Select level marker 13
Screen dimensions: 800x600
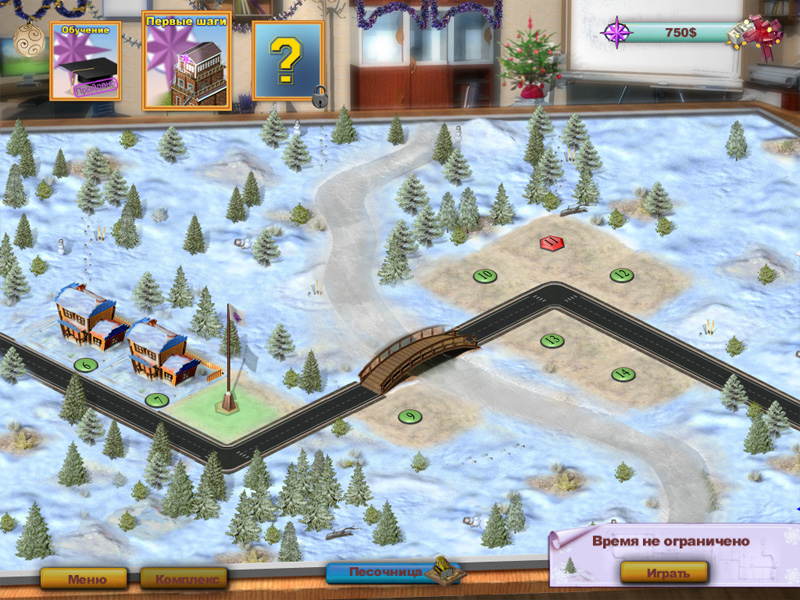tap(552, 340)
